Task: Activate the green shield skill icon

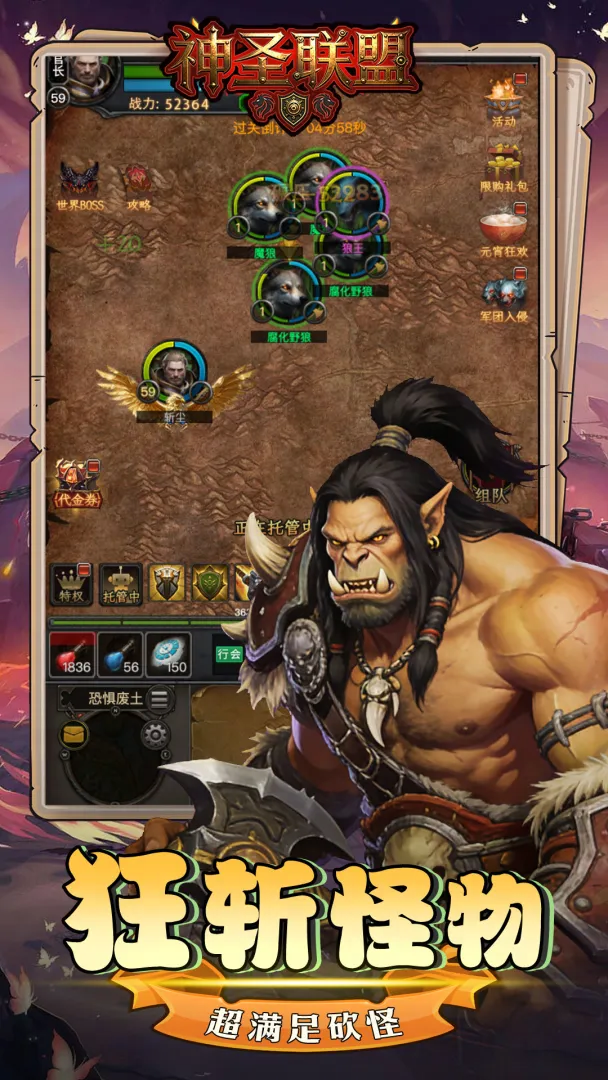Action: click(x=209, y=583)
